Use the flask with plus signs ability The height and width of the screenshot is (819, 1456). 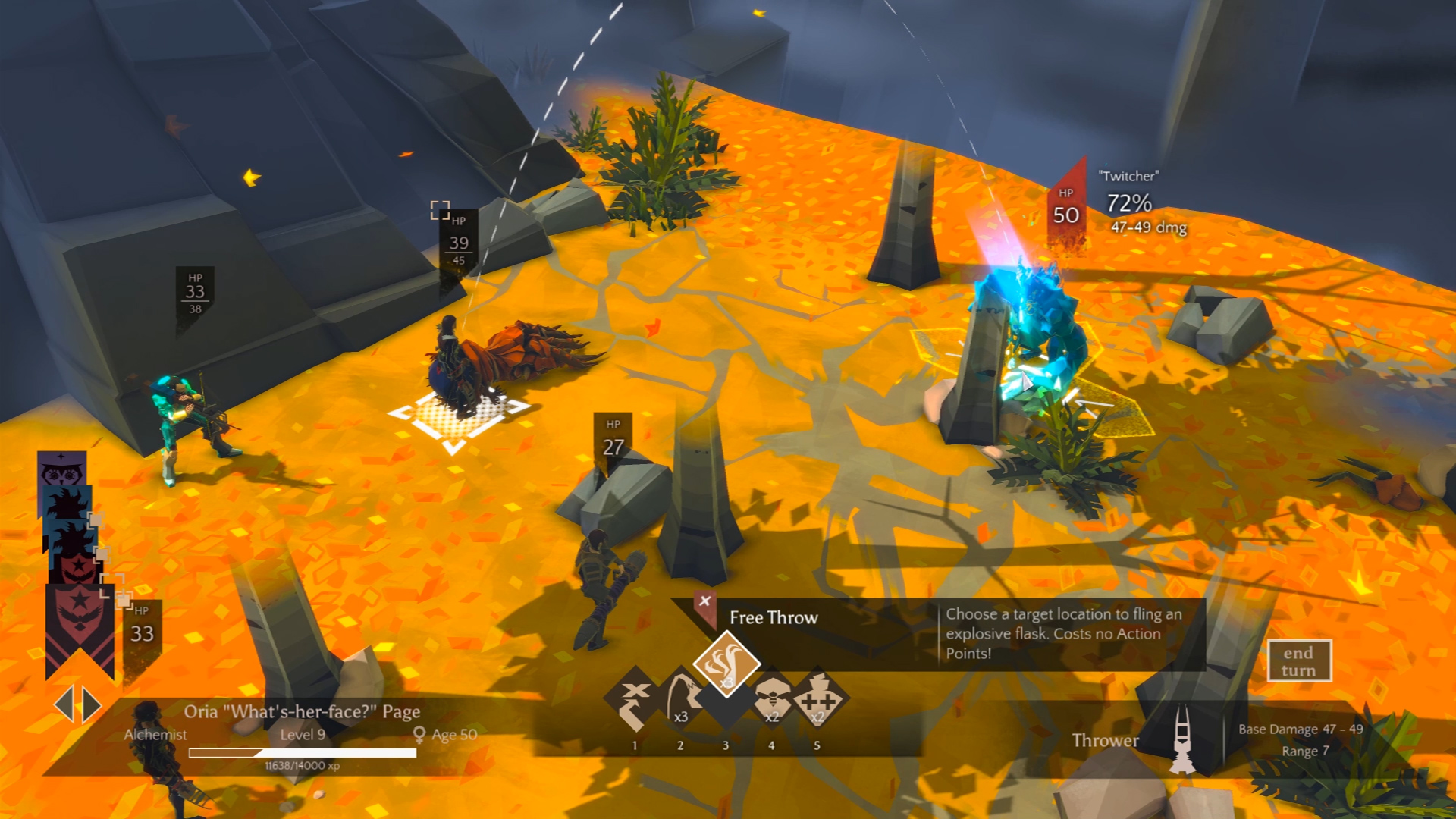[817, 700]
